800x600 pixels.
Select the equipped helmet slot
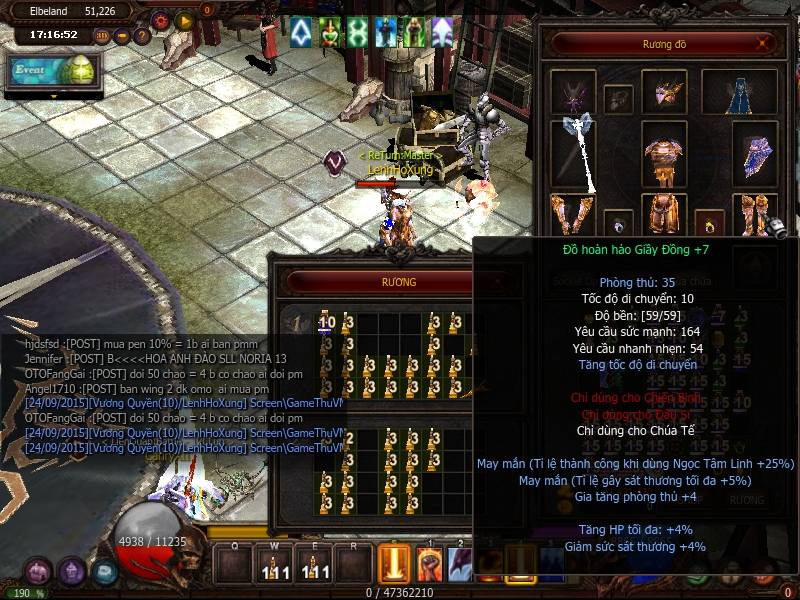pyautogui.click(x=664, y=93)
